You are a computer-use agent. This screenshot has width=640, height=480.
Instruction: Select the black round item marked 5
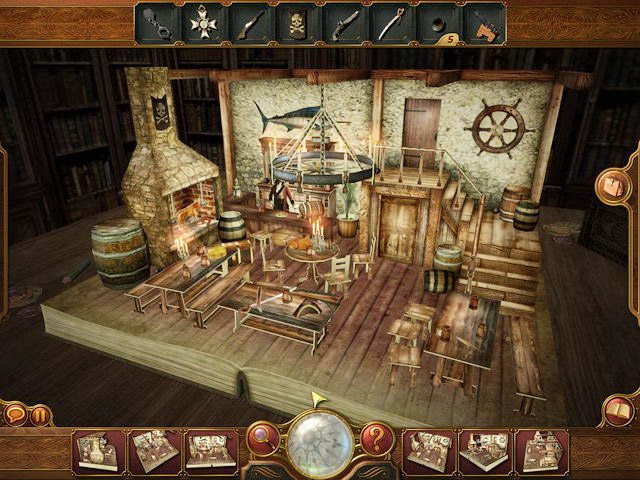(436, 22)
